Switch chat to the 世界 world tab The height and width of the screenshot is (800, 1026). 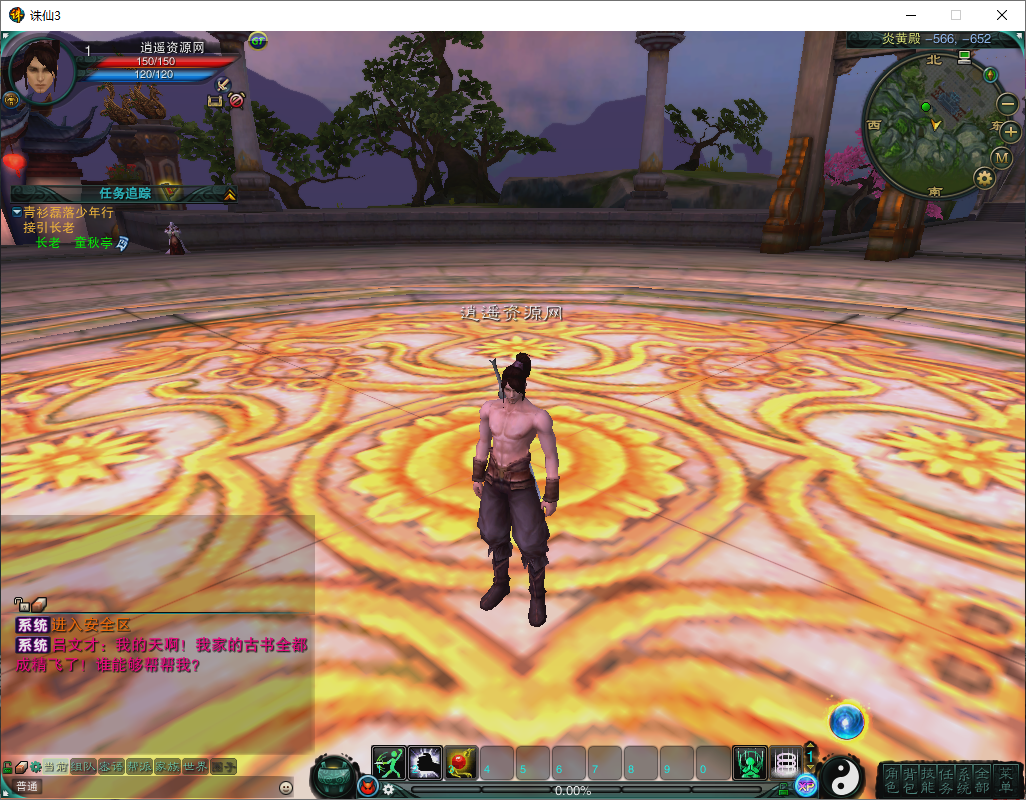tap(196, 766)
